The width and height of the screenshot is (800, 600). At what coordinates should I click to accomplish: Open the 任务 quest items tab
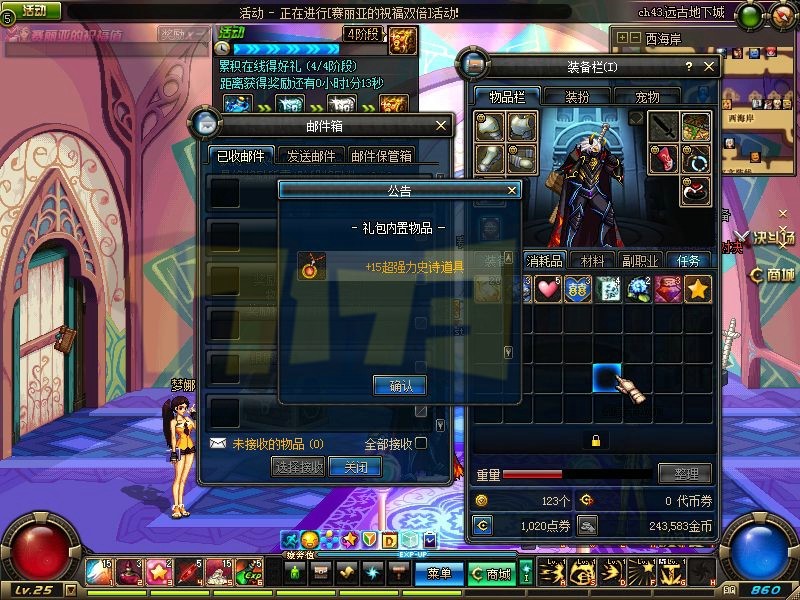(688, 260)
